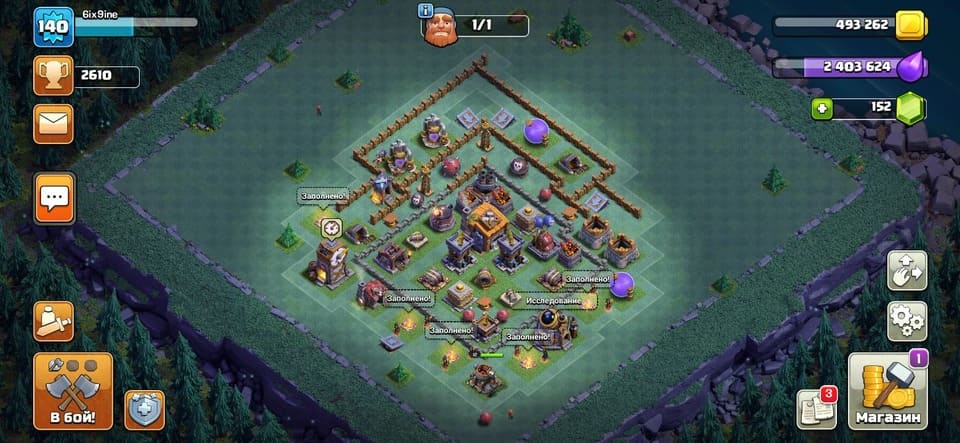Tap the silver shield with plus icon
The width and height of the screenshot is (960, 443).
(144, 409)
